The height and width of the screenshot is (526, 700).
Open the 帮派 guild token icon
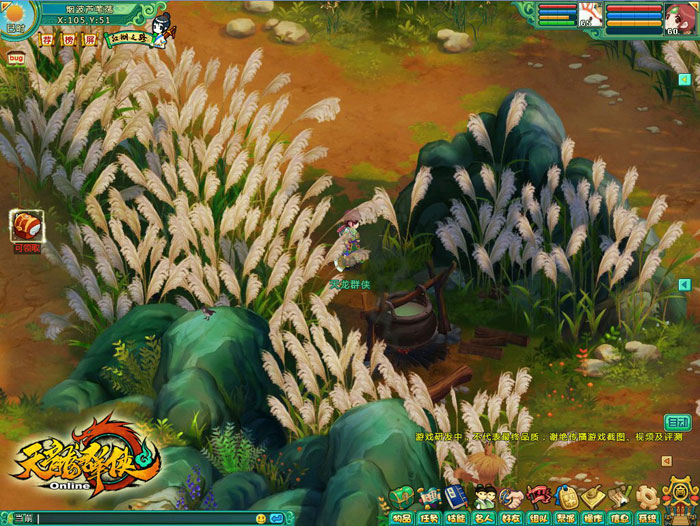click(x=566, y=499)
